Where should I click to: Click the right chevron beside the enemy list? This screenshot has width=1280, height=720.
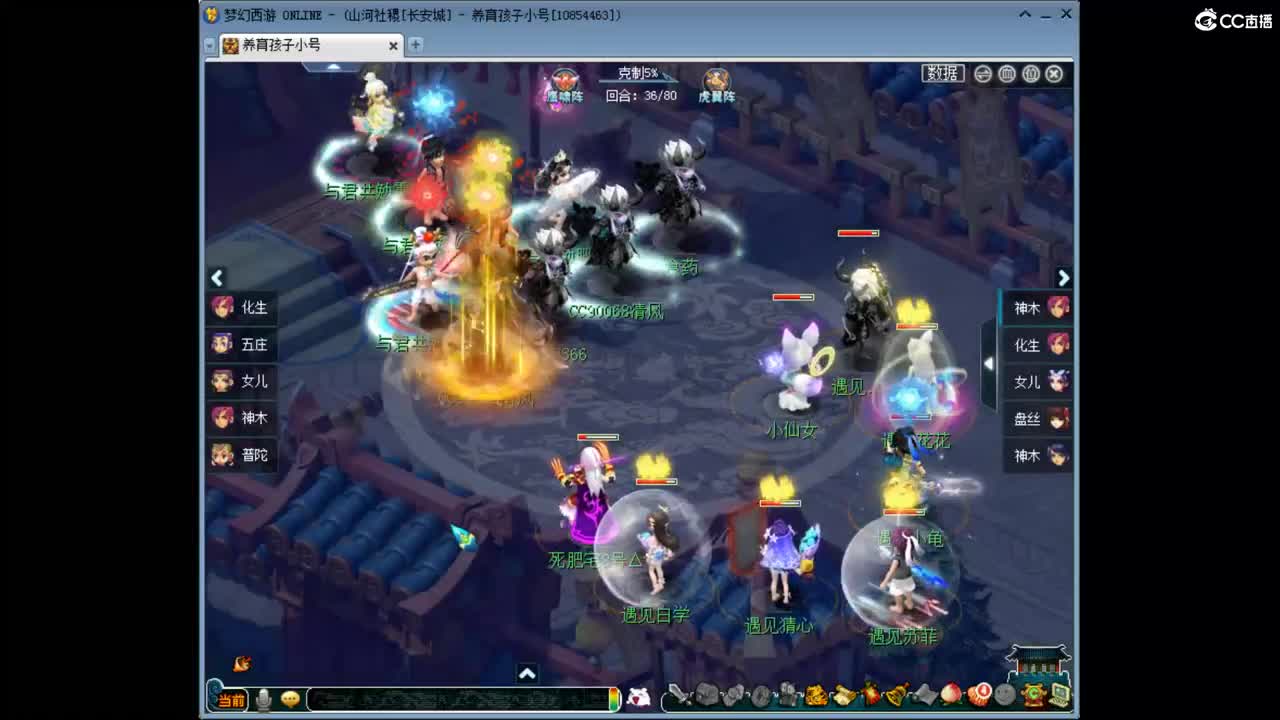[x=1063, y=278]
